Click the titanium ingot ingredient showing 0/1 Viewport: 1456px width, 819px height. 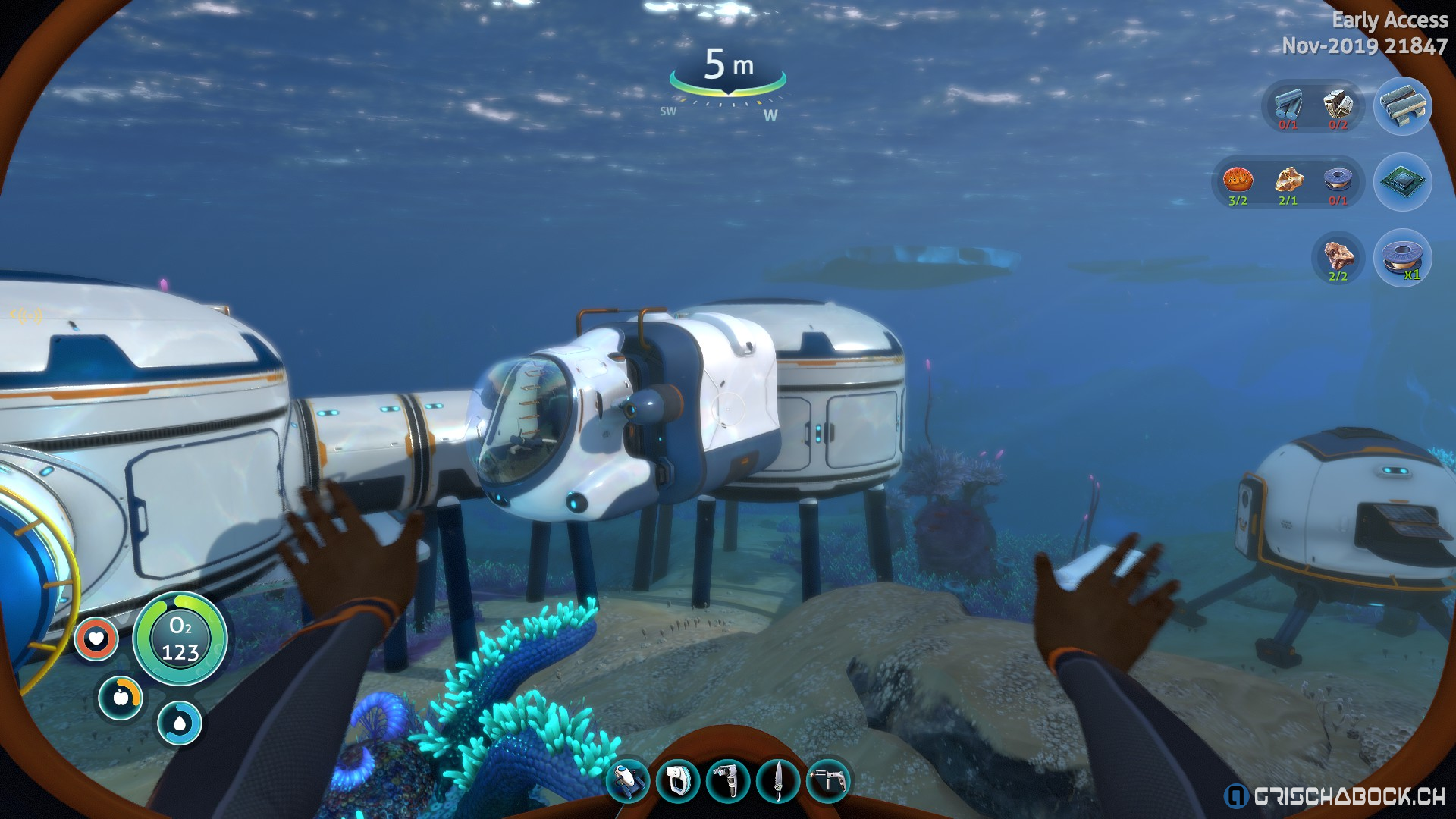(1288, 106)
